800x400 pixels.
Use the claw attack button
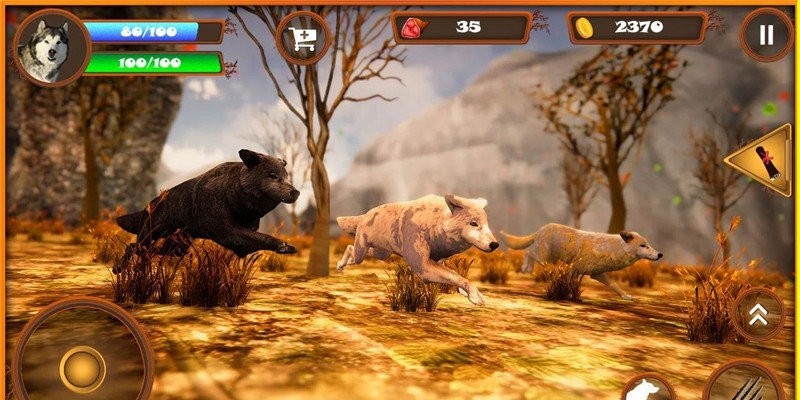[743, 386]
